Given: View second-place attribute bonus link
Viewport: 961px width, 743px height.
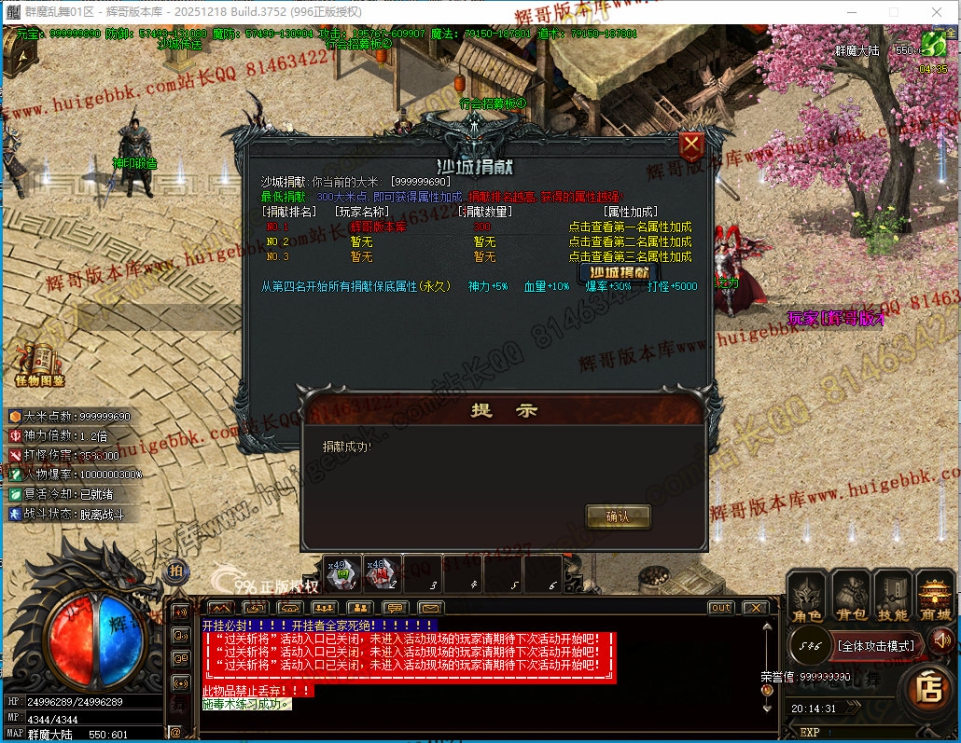Looking at the screenshot, I should 630,242.
